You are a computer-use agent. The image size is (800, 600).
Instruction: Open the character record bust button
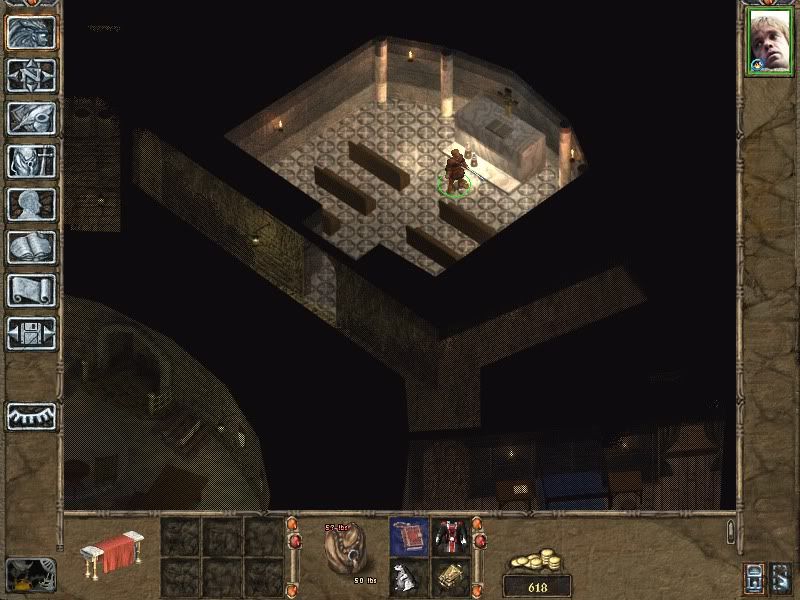coord(31,203)
